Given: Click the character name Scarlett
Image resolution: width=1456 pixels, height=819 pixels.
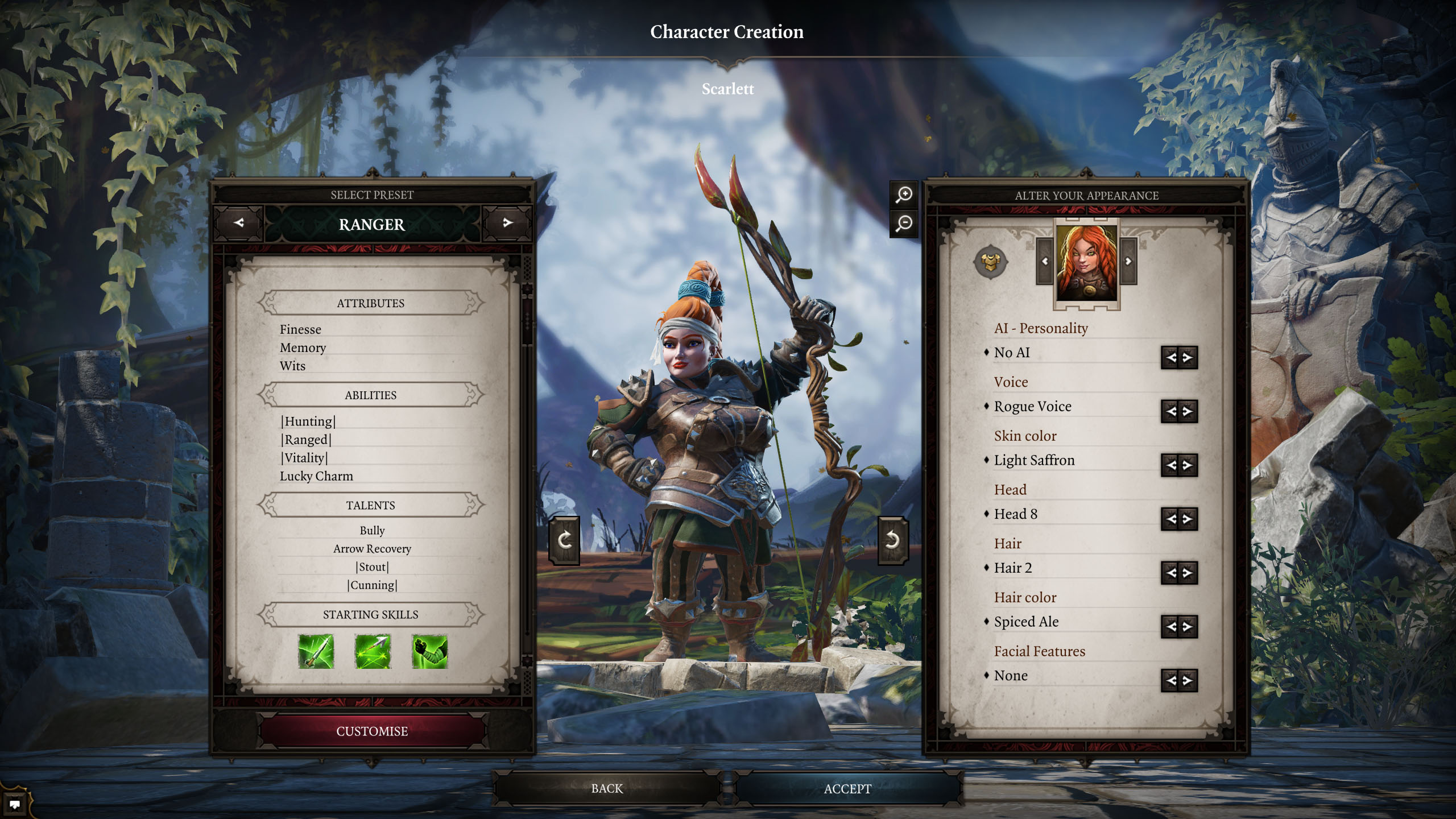Looking at the screenshot, I should tap(727, 89).
